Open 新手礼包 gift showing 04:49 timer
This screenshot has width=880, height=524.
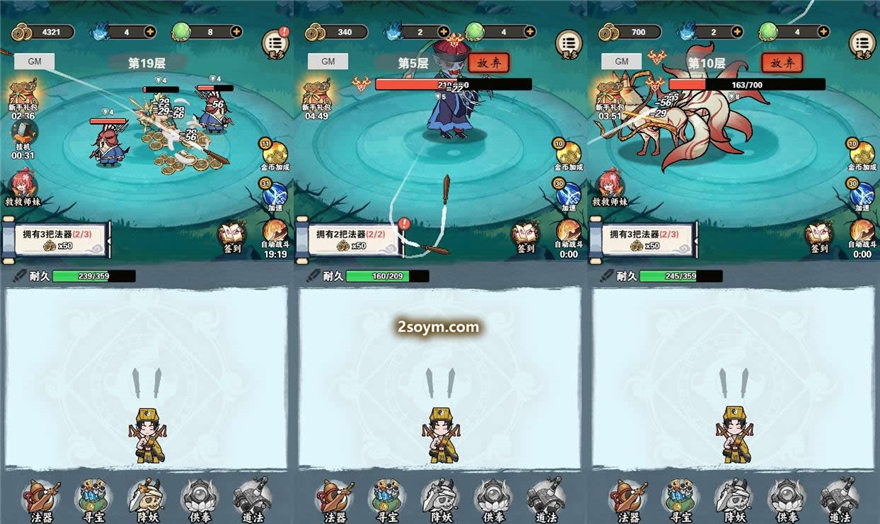[316, 97]
